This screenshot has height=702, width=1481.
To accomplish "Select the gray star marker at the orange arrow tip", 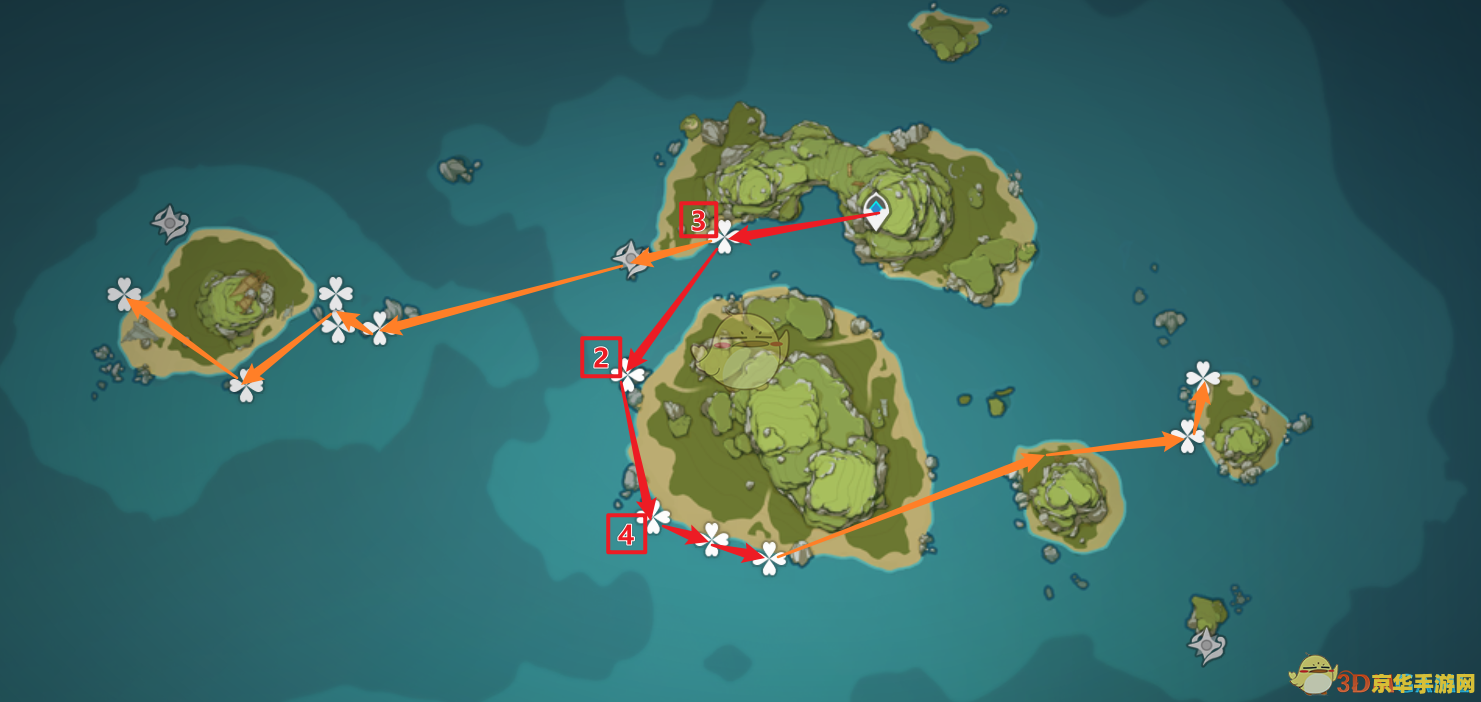I will 631,258.
